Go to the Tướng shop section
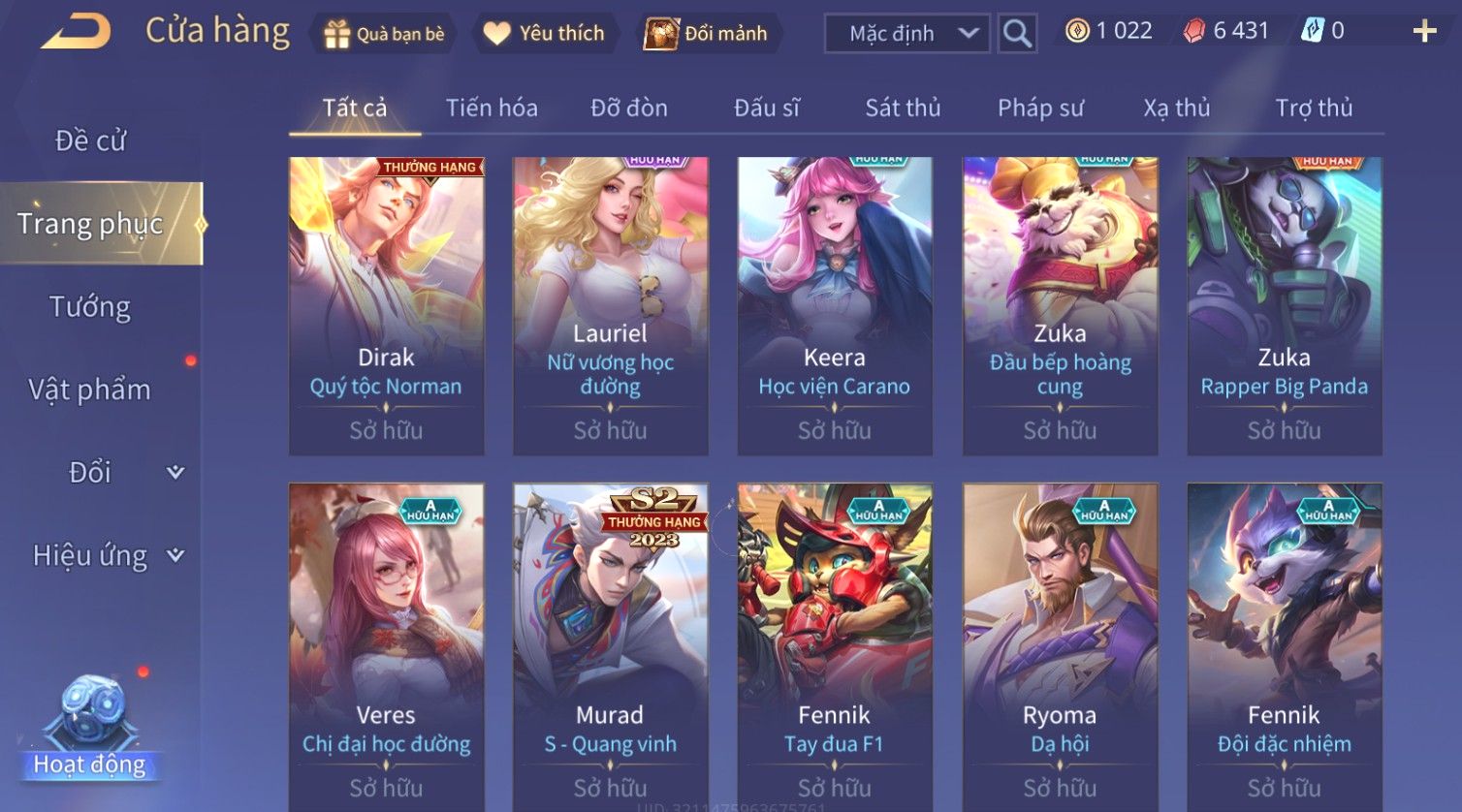The width and height of the screenshot is (1462, 812). pyautogui.click(x=90, y=307)
